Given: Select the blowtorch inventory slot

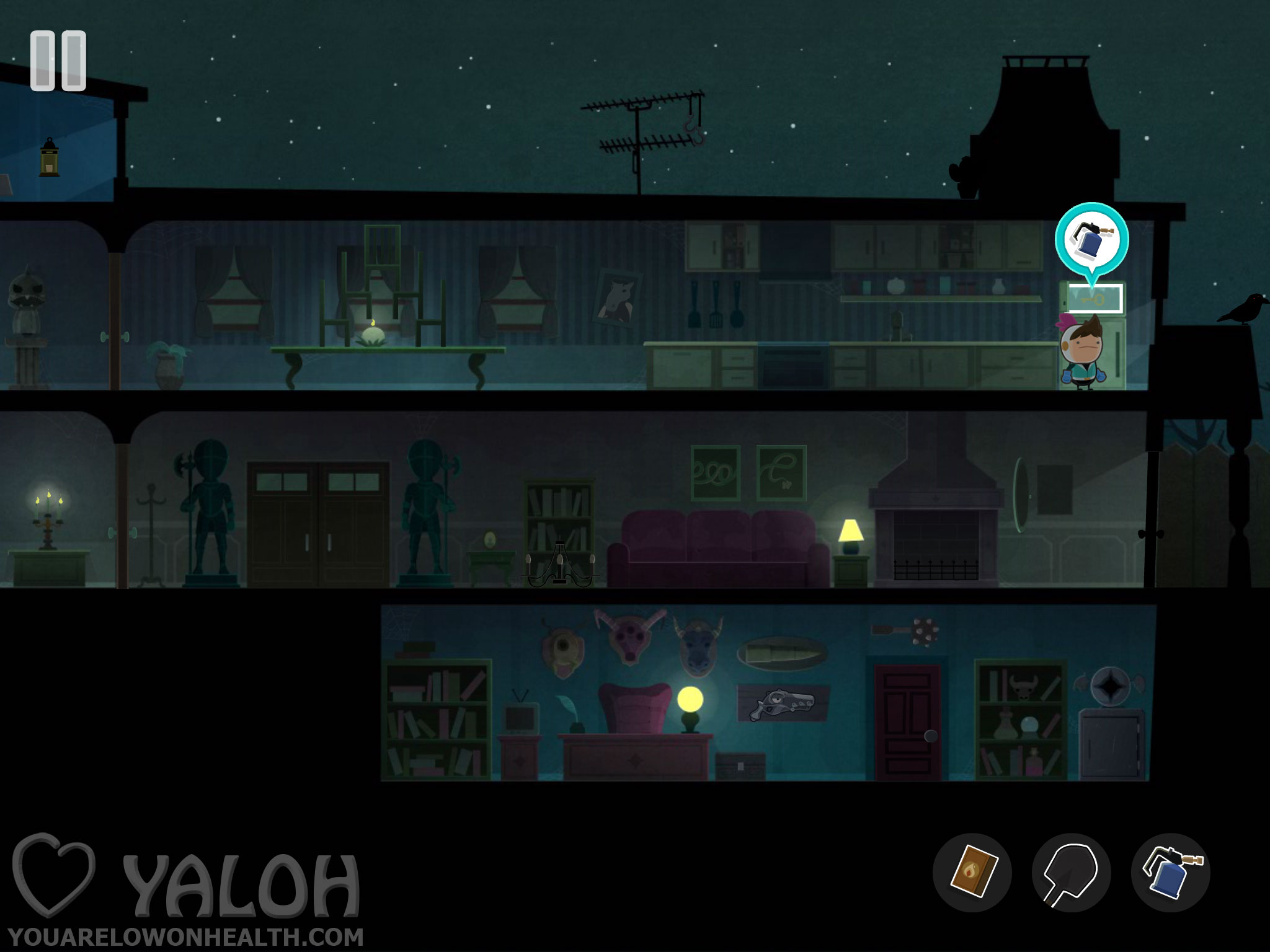Looking at the screenshot, I should [1170, 872].
